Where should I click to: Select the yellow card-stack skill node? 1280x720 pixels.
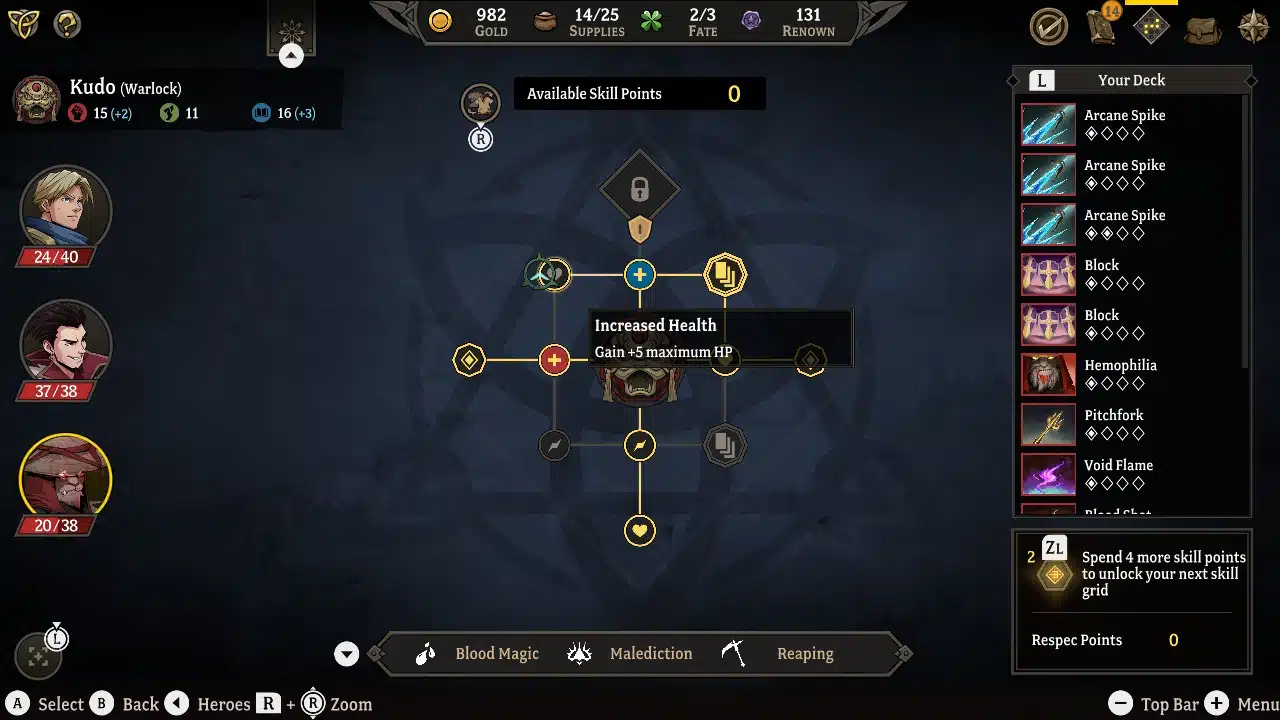coord(725,274)
